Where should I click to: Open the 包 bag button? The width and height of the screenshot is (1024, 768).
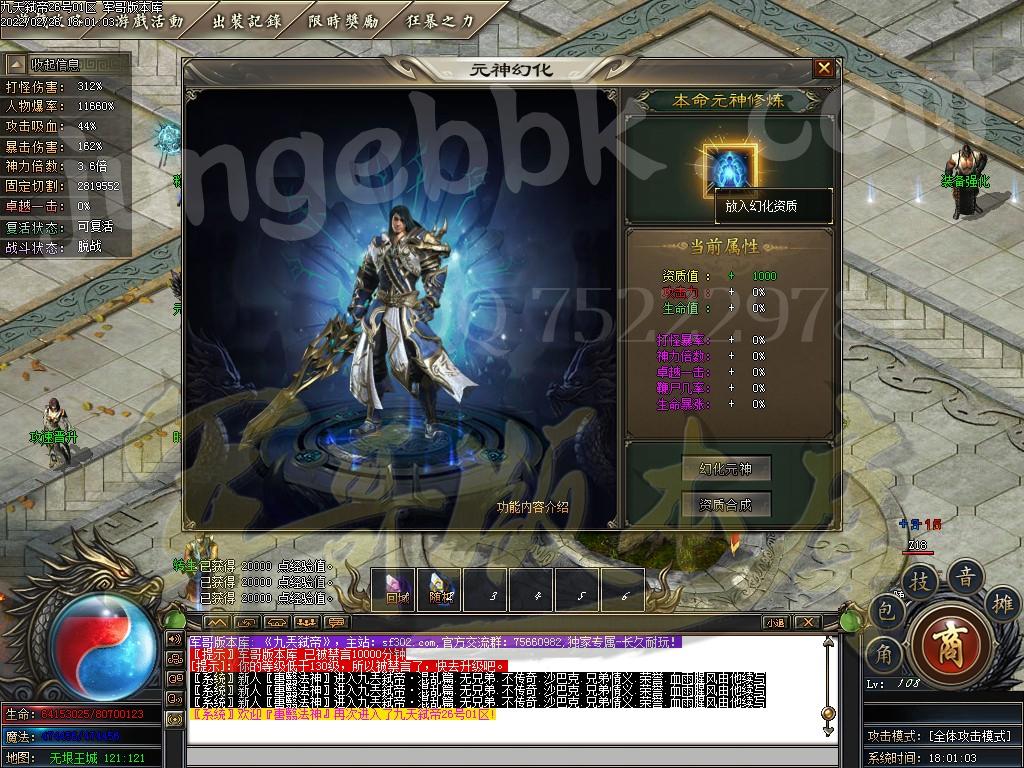point(884,610)
